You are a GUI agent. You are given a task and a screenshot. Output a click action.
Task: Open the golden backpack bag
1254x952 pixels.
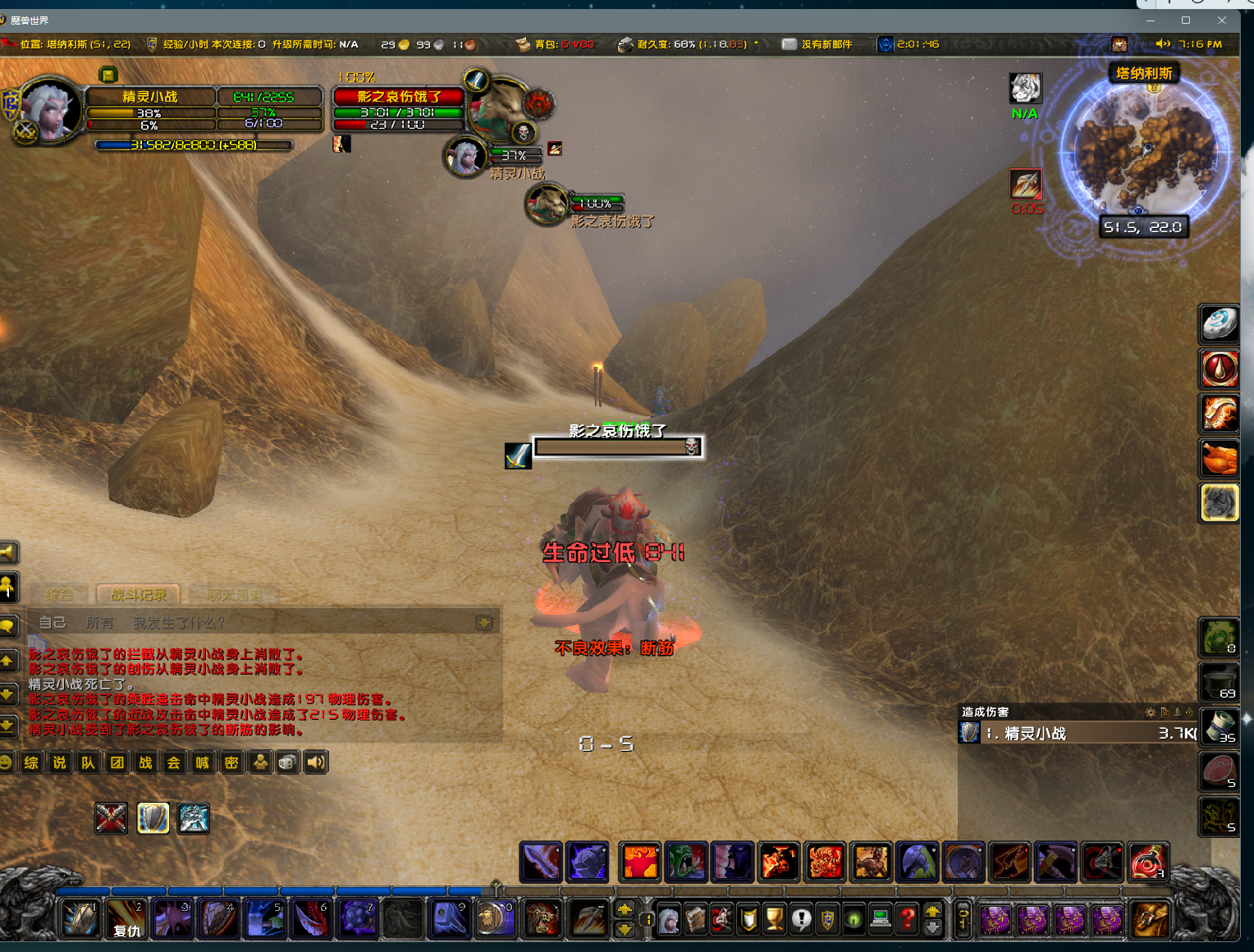(1150, 918)
